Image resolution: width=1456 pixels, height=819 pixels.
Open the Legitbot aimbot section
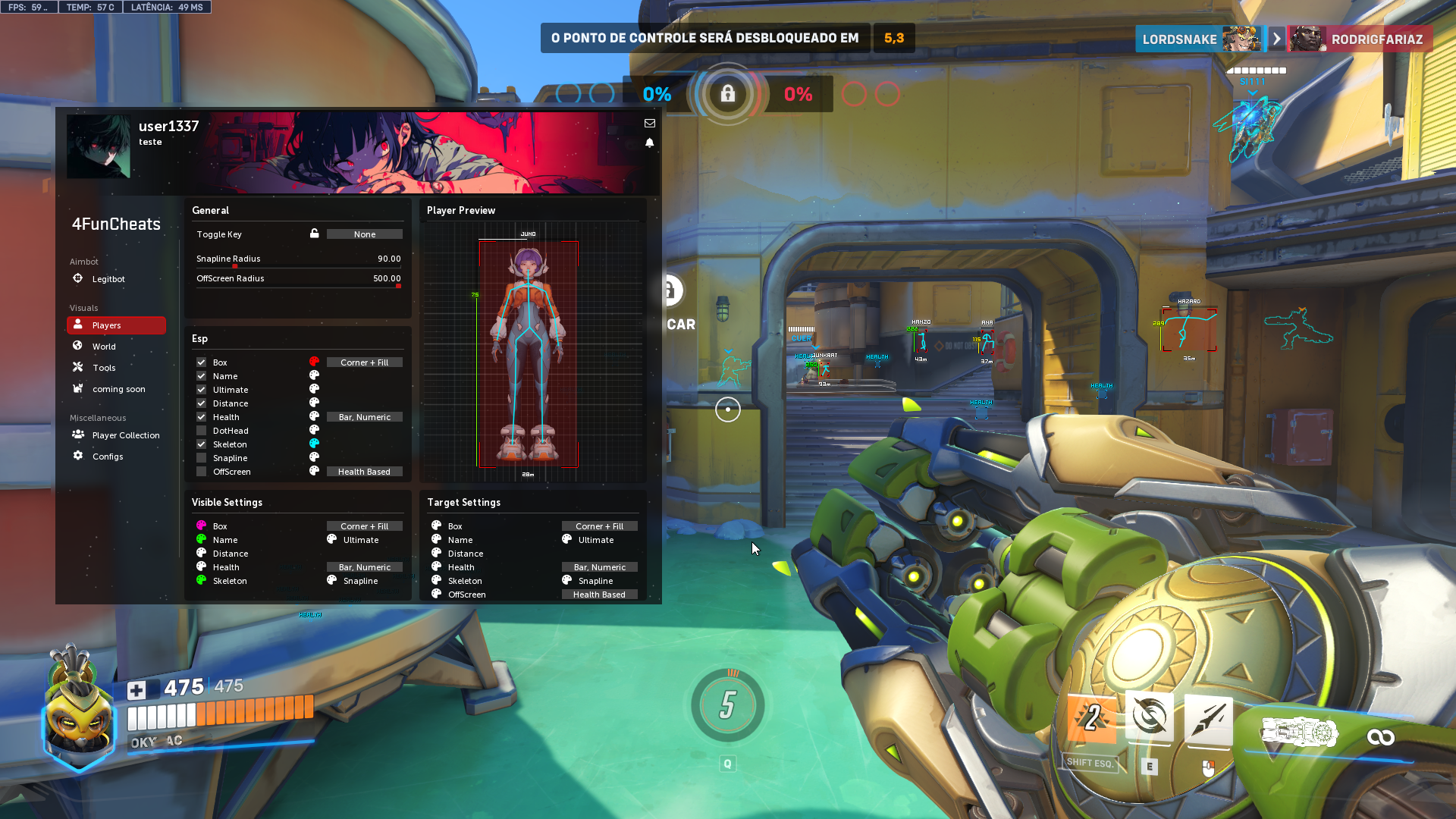click(108, 279)
